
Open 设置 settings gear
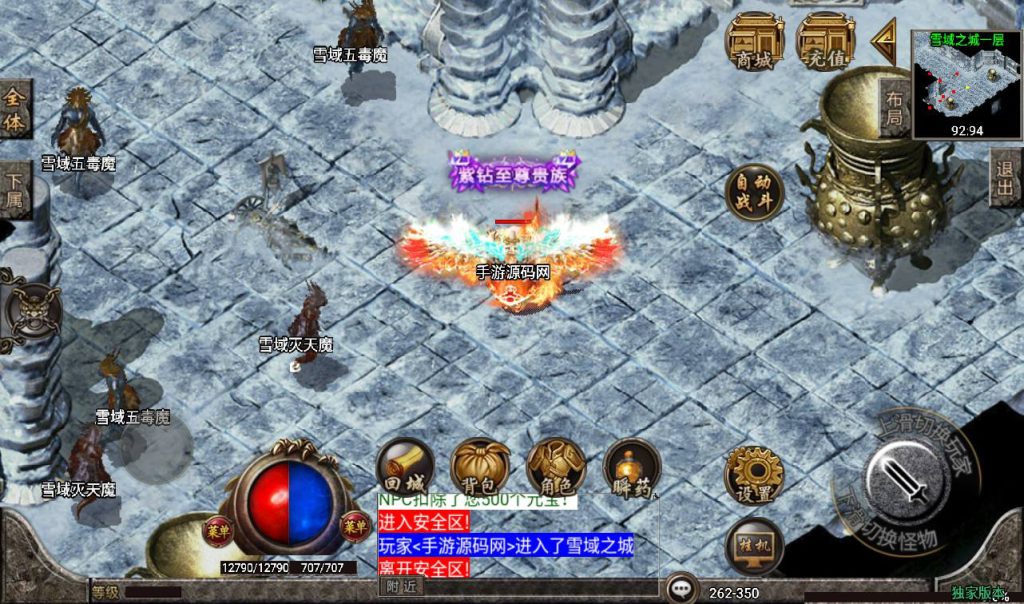754,475
